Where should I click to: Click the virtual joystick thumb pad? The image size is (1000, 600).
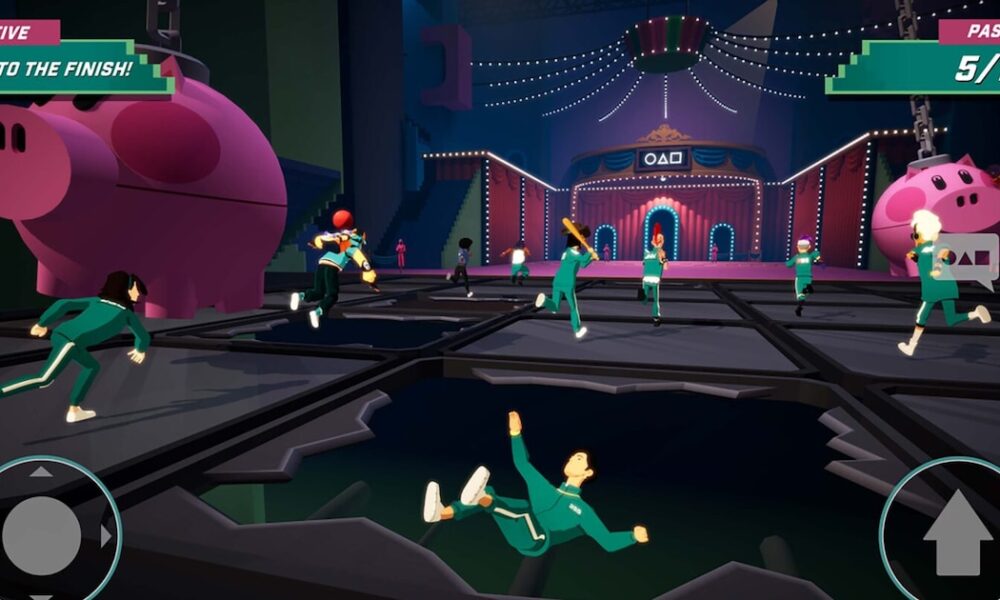tap(42, 535)
